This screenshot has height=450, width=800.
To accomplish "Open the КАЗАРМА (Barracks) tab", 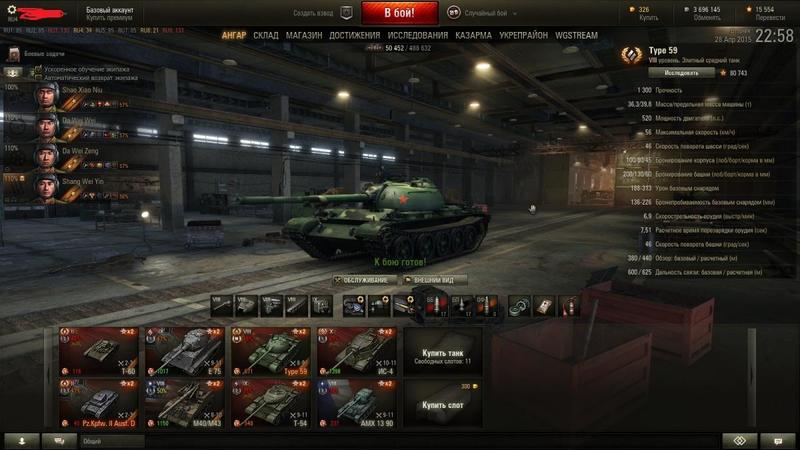I will [473, 35].
